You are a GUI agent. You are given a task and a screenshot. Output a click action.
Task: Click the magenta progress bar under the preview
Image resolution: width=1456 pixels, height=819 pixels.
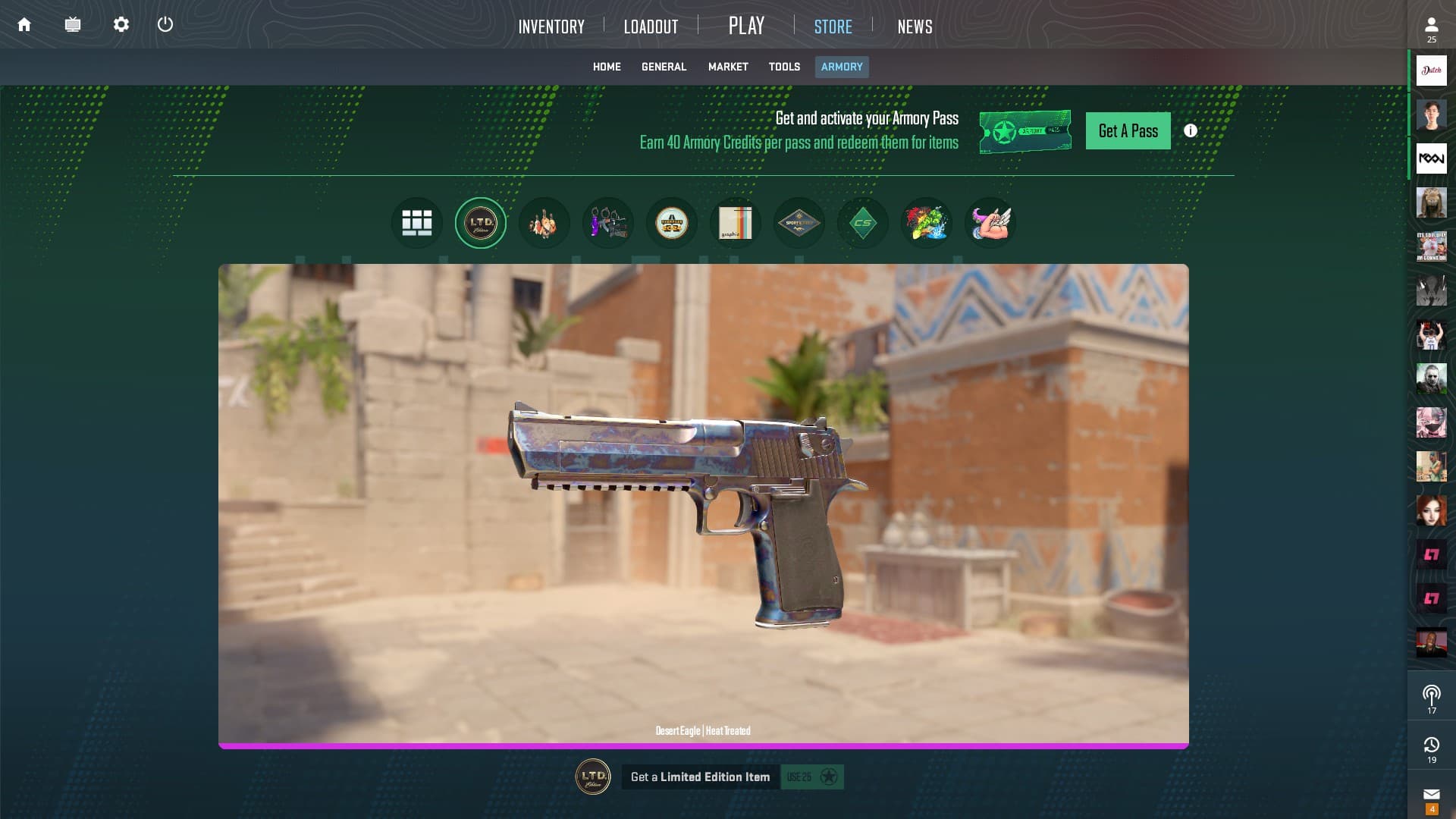pos(704,746)
